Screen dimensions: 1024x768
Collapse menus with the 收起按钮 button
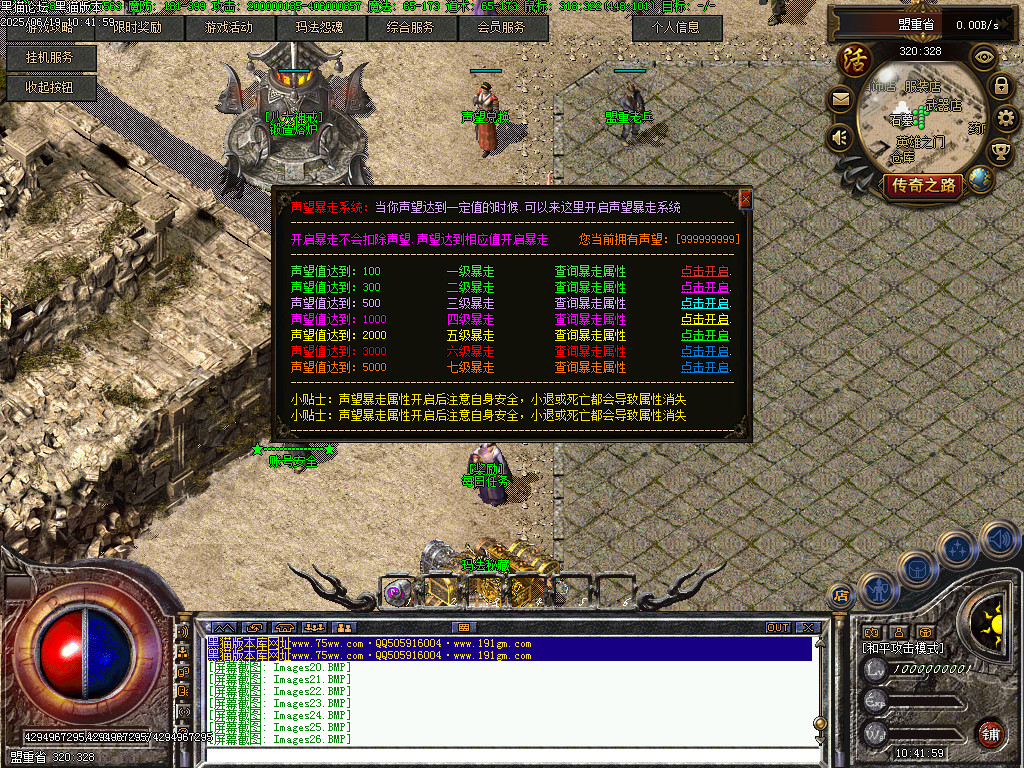click(50, 88)
